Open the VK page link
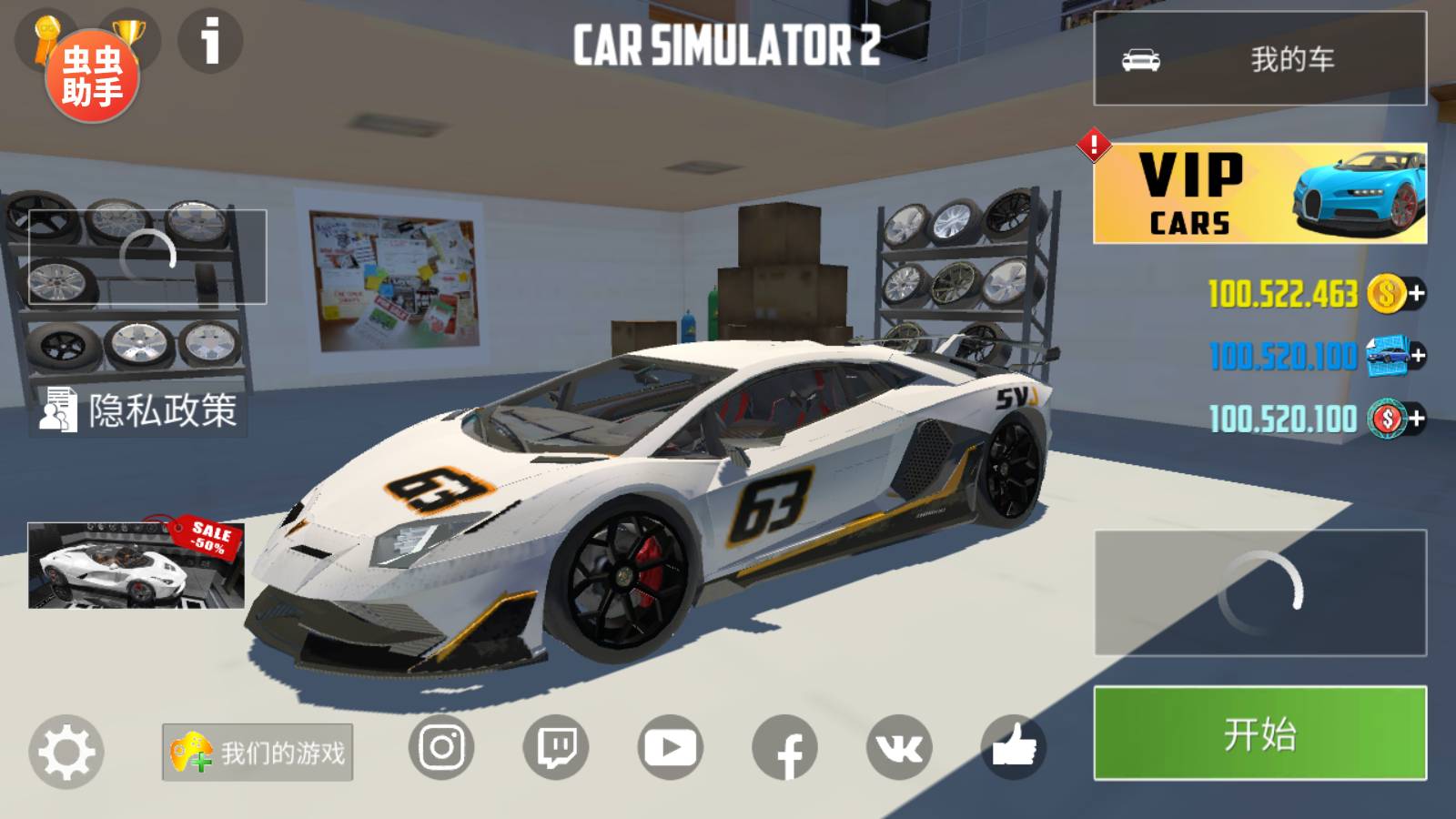 (899, 748)
